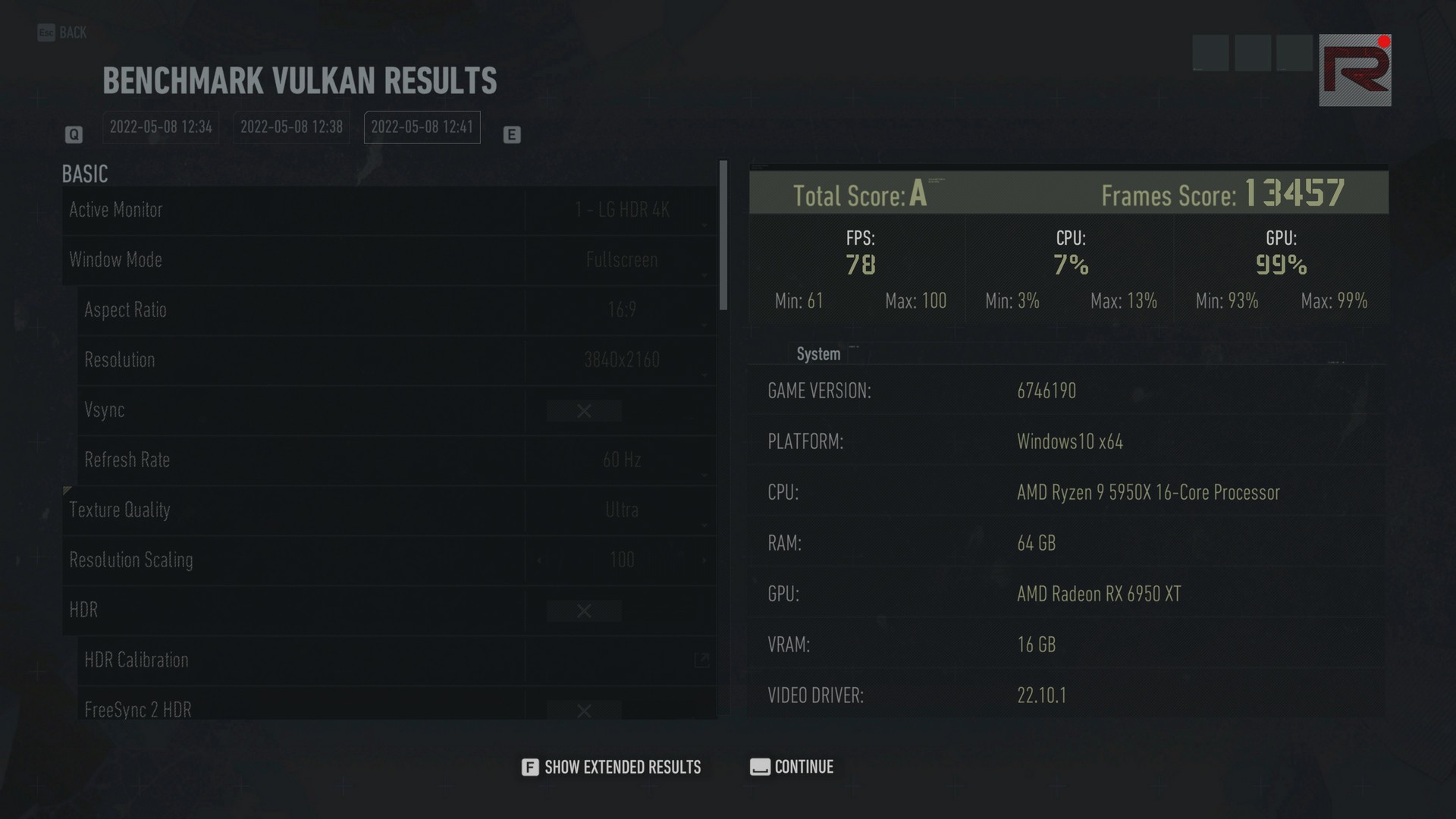Change Window Mode from Fullscreen

621,260
